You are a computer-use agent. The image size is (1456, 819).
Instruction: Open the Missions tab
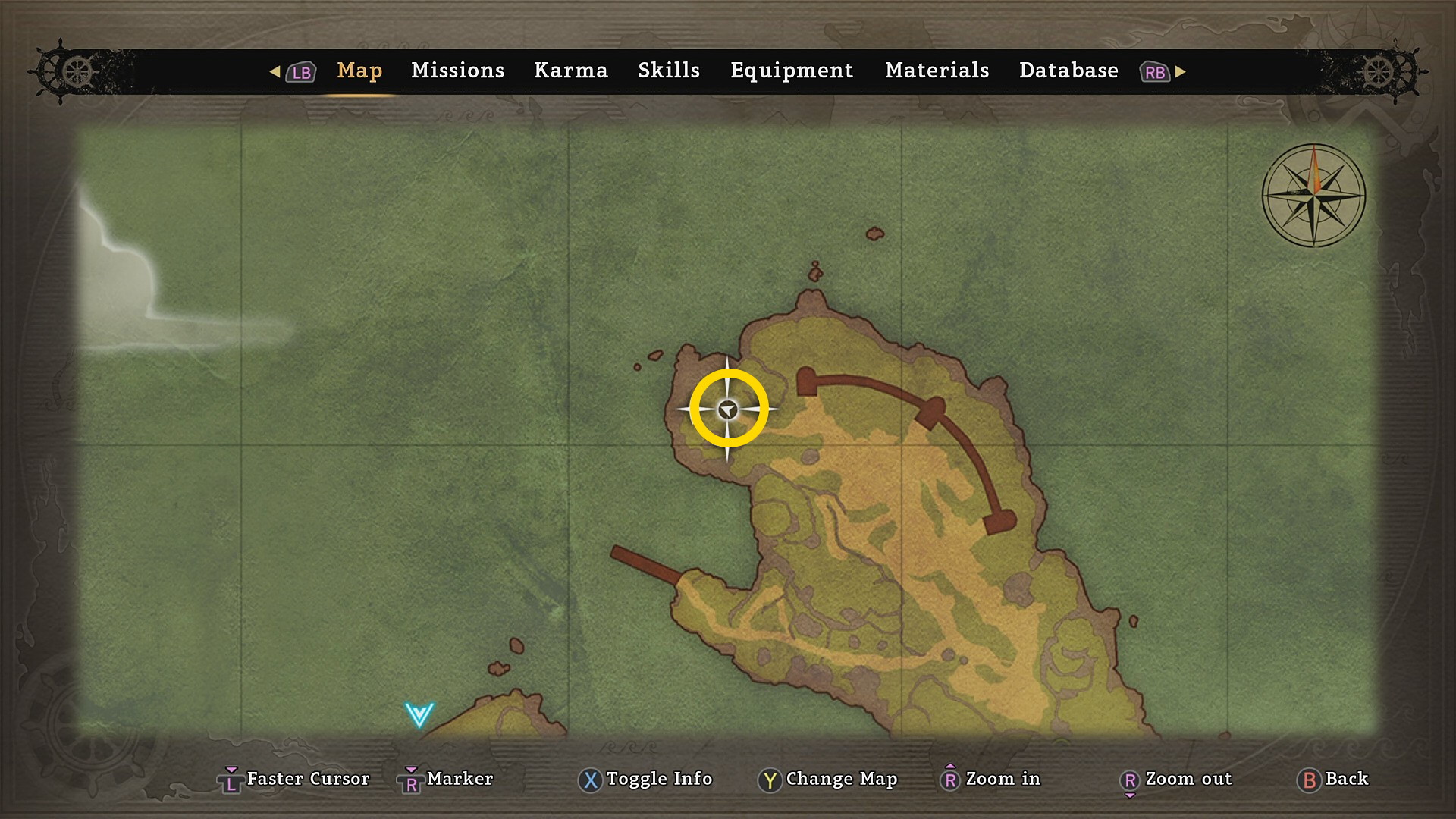click(x=457, y=71)
